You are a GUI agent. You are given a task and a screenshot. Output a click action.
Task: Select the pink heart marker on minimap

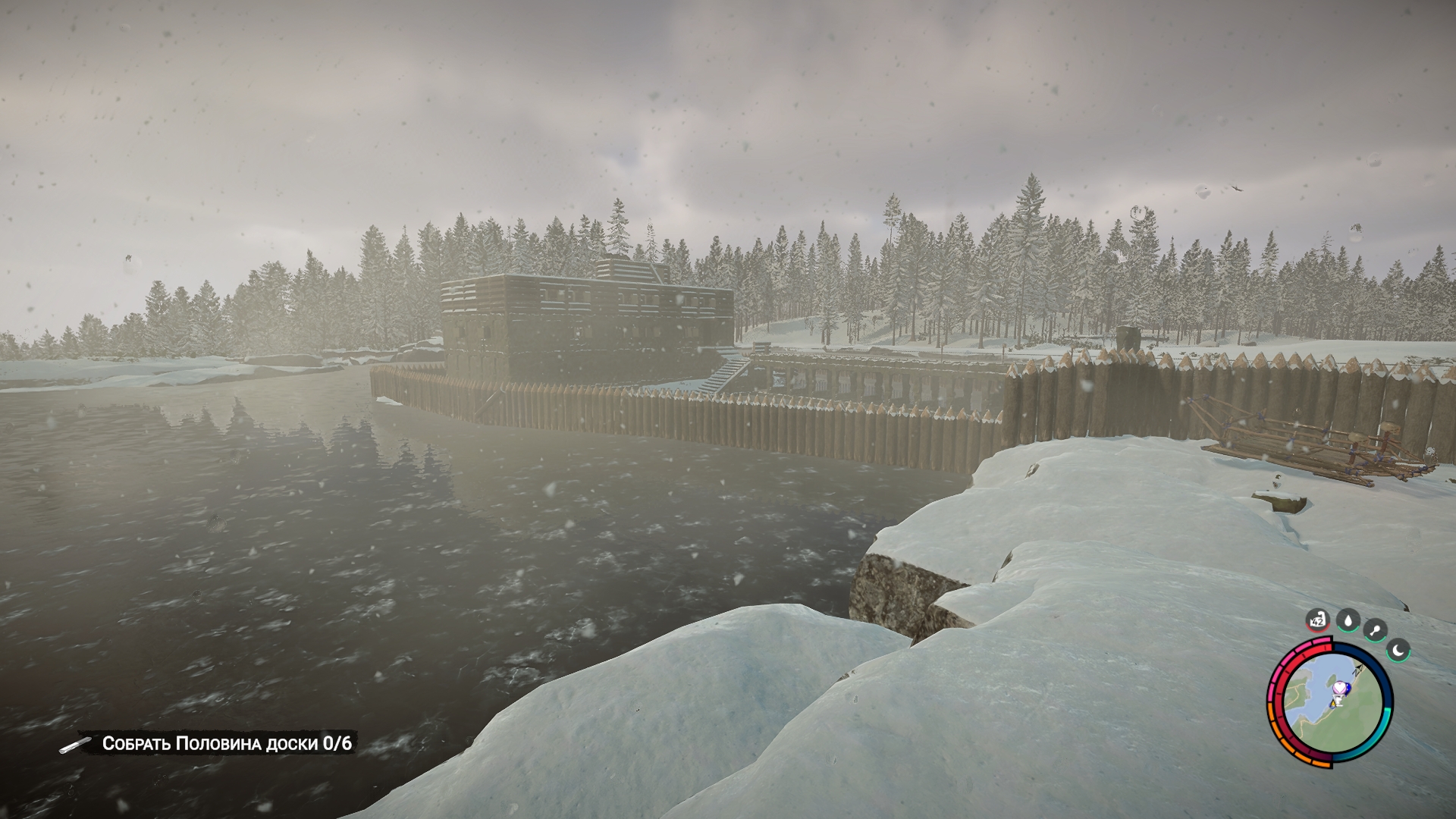coord(1341,687)
